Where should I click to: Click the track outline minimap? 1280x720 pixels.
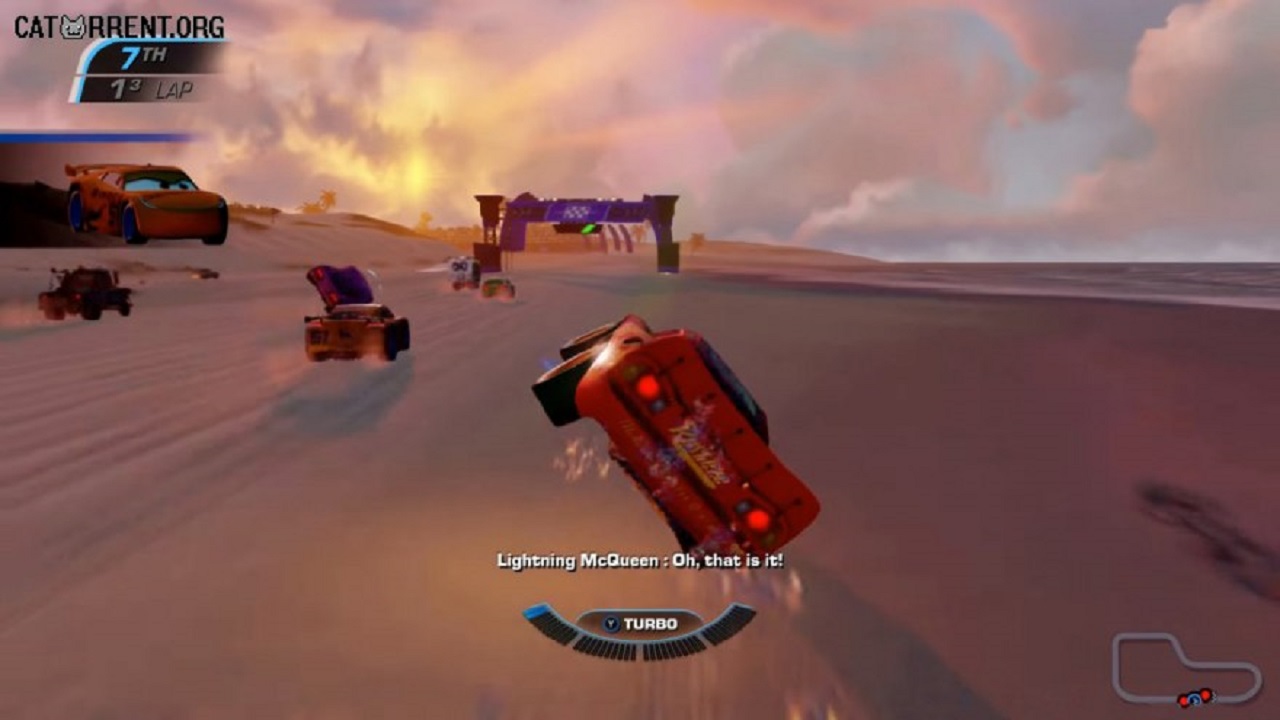tap(1186, 669)
